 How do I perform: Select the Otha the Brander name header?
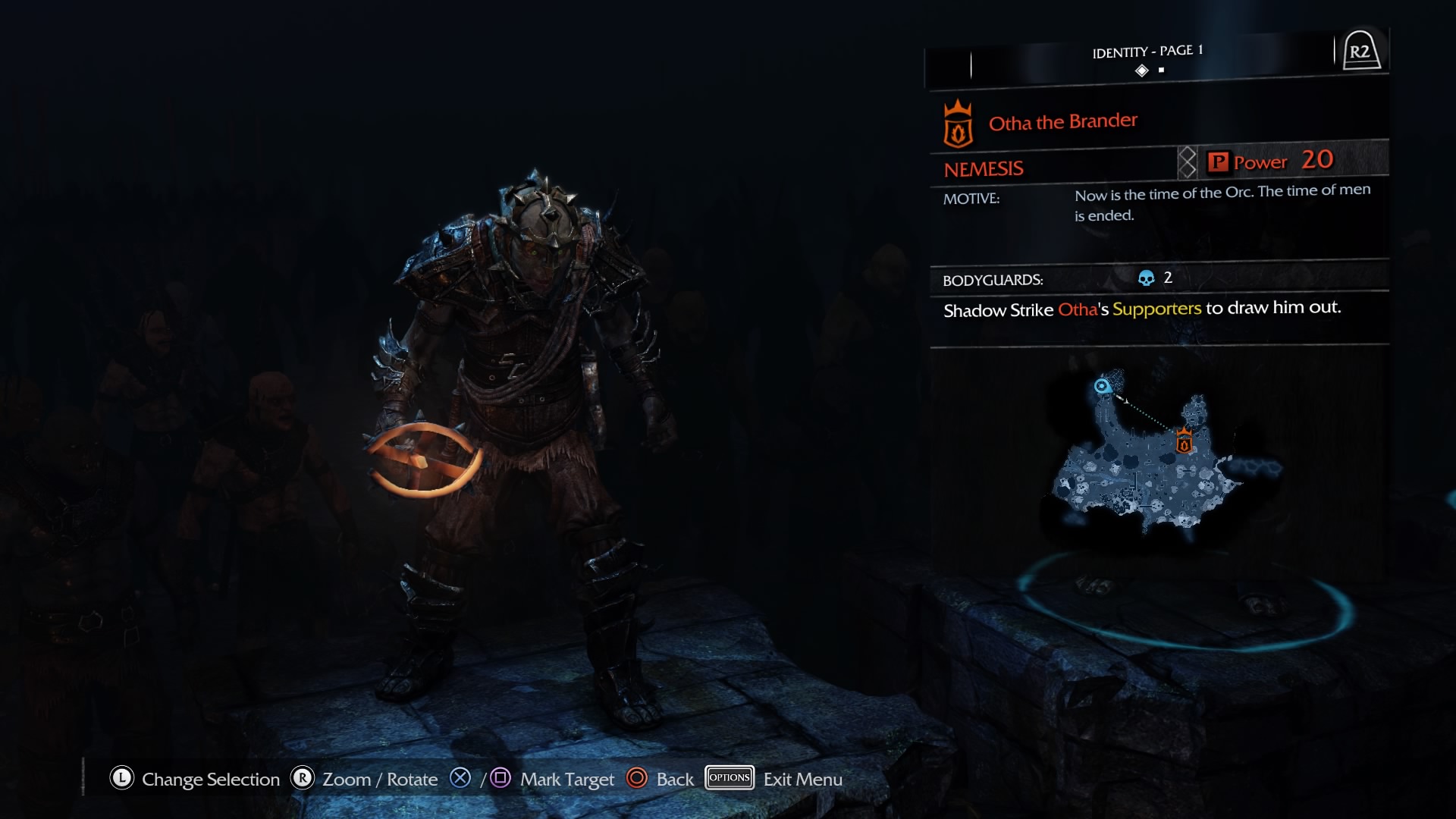[x=1062, y=122]
